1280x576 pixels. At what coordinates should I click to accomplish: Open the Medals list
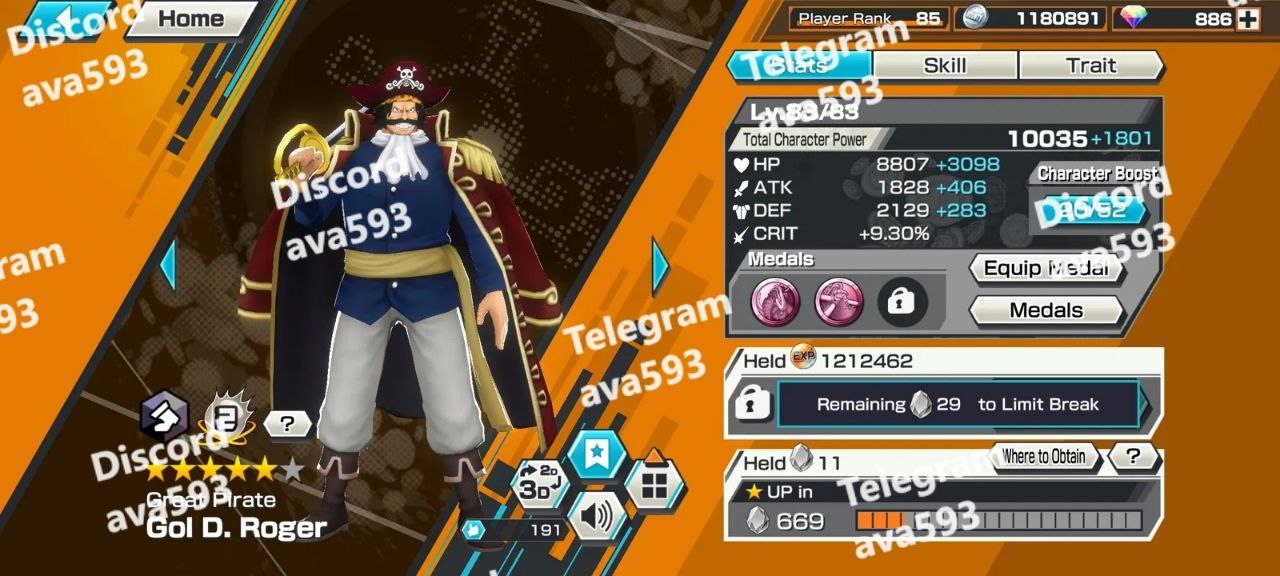click(x=1045, y=310)
